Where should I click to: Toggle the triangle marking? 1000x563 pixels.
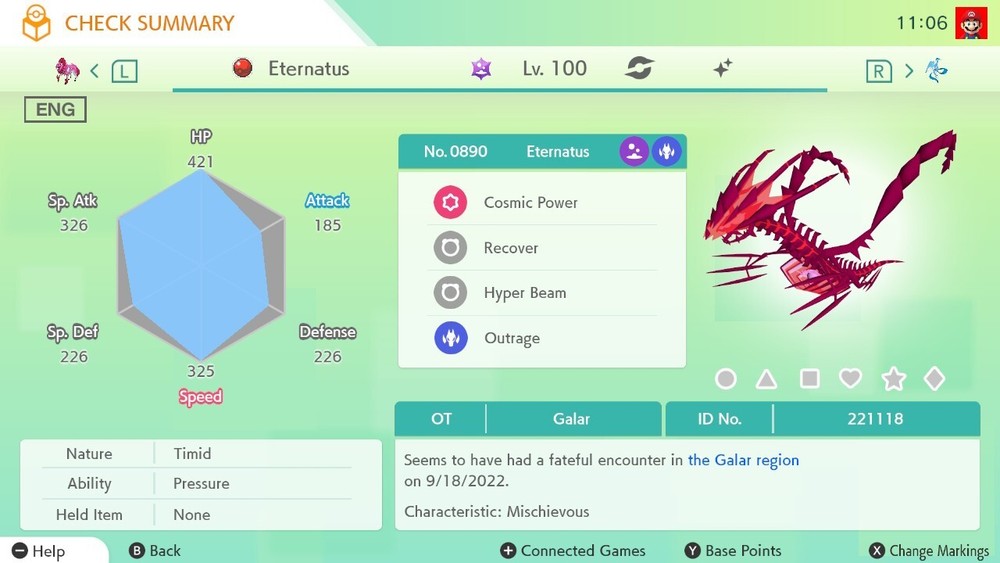[x=767, y=379]
